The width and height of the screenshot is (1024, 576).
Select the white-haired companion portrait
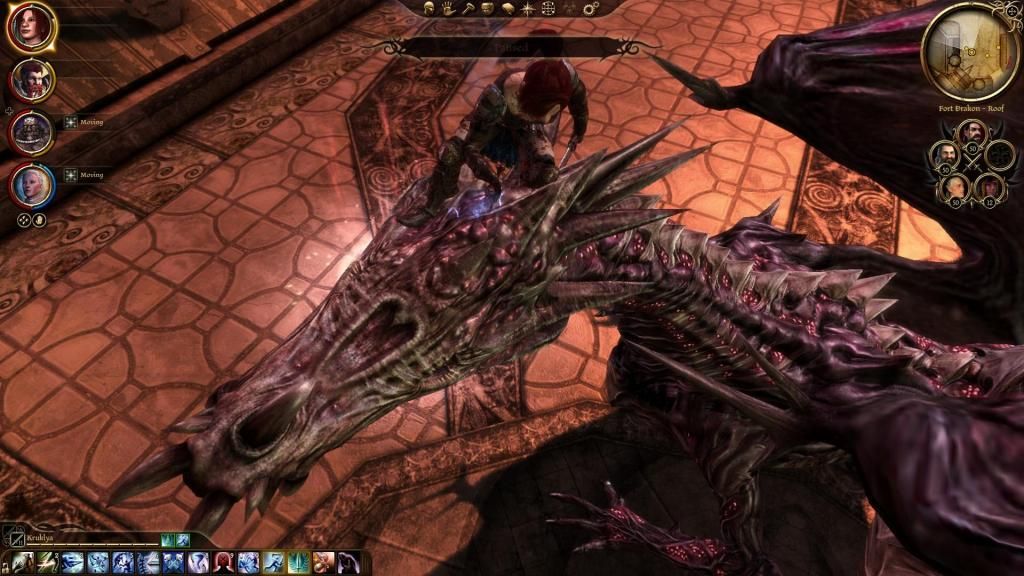[x=31, y=185]
